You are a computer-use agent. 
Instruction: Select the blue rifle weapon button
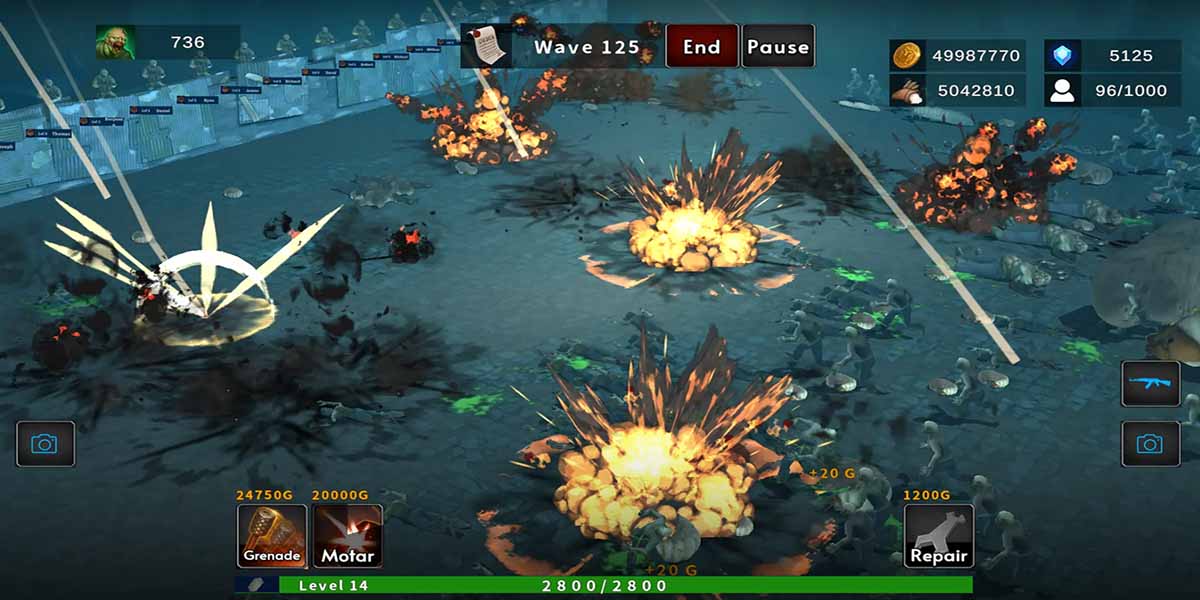click(1150, 384)
